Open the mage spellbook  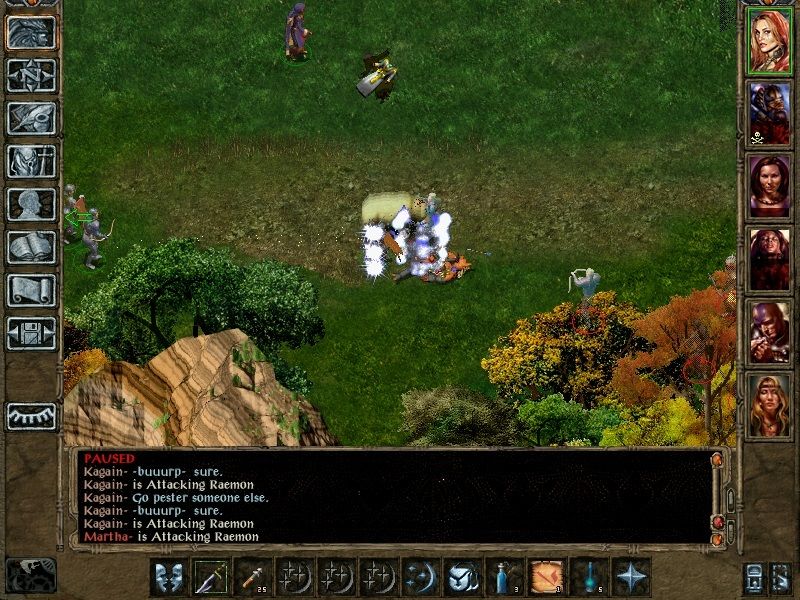pos(31,247)
